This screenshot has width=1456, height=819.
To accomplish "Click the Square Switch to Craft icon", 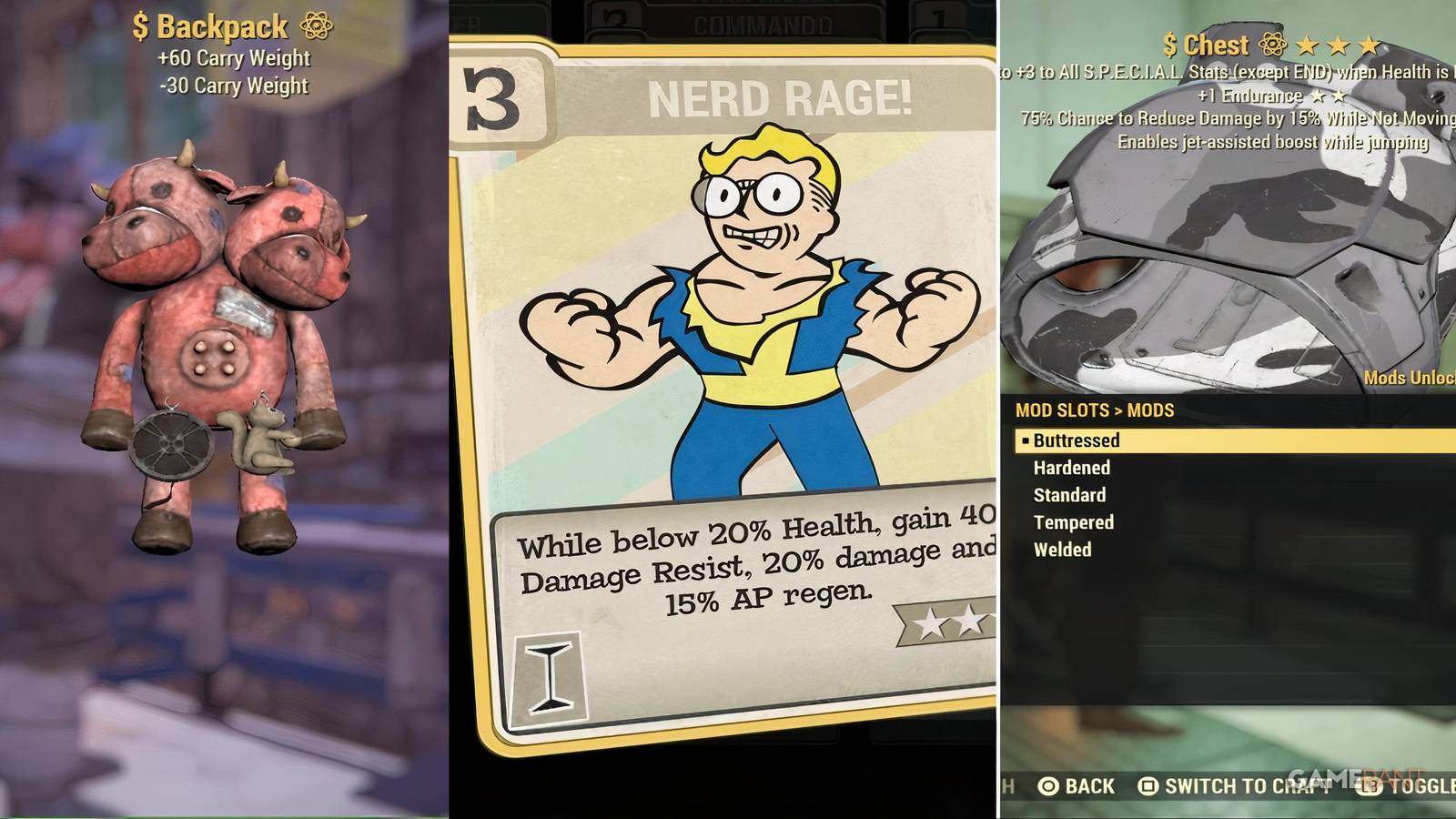I will 1148,785.
